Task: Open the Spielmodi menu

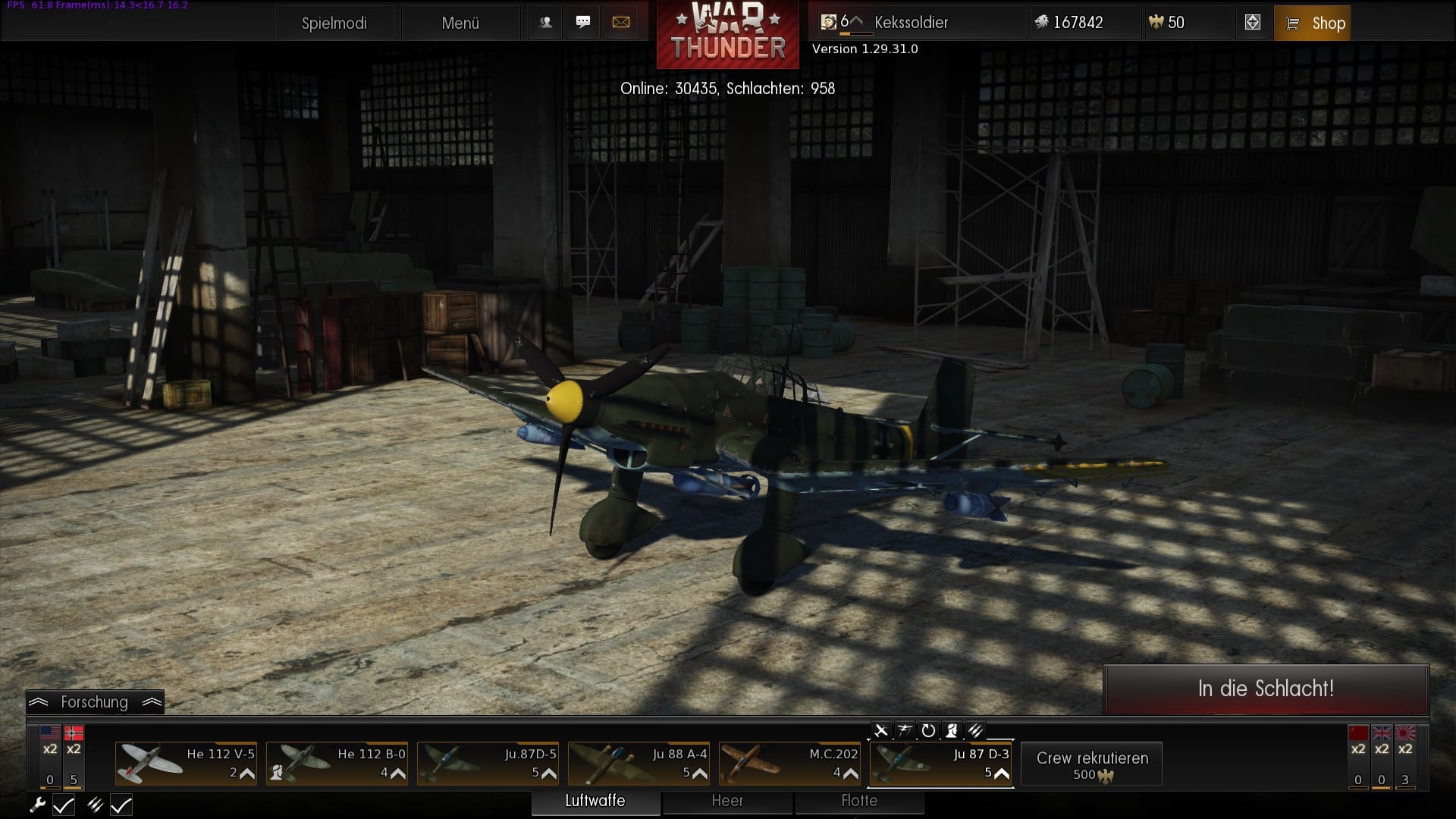Action: click(x=334, y=23)
